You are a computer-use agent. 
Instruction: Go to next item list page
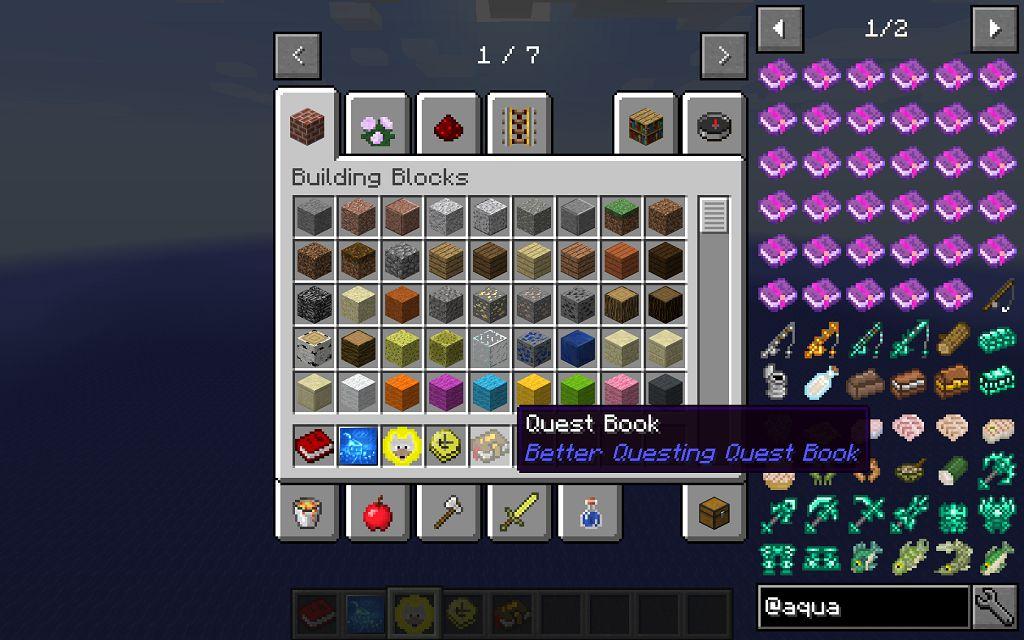994,29
